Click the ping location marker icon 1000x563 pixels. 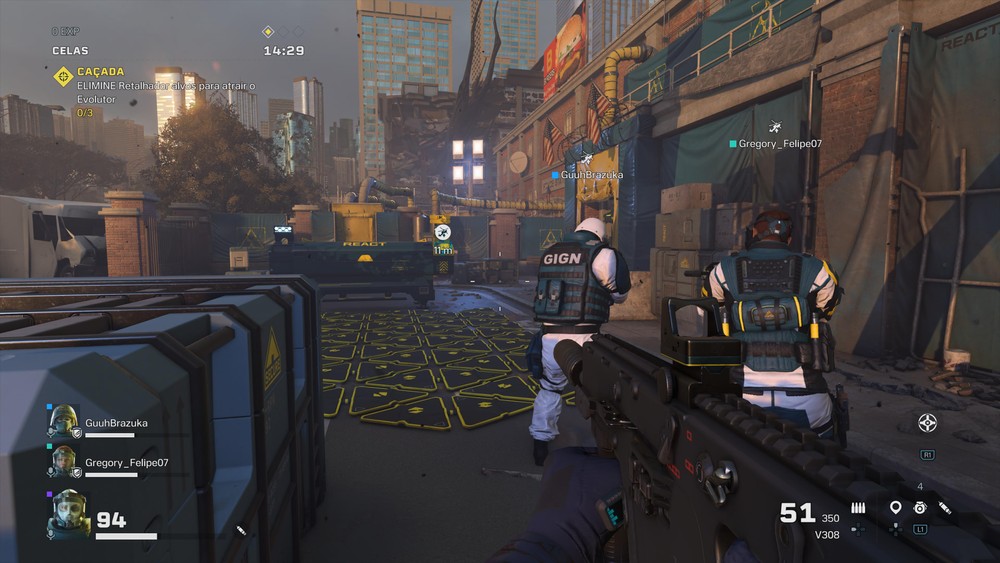[x=895, y=508]
